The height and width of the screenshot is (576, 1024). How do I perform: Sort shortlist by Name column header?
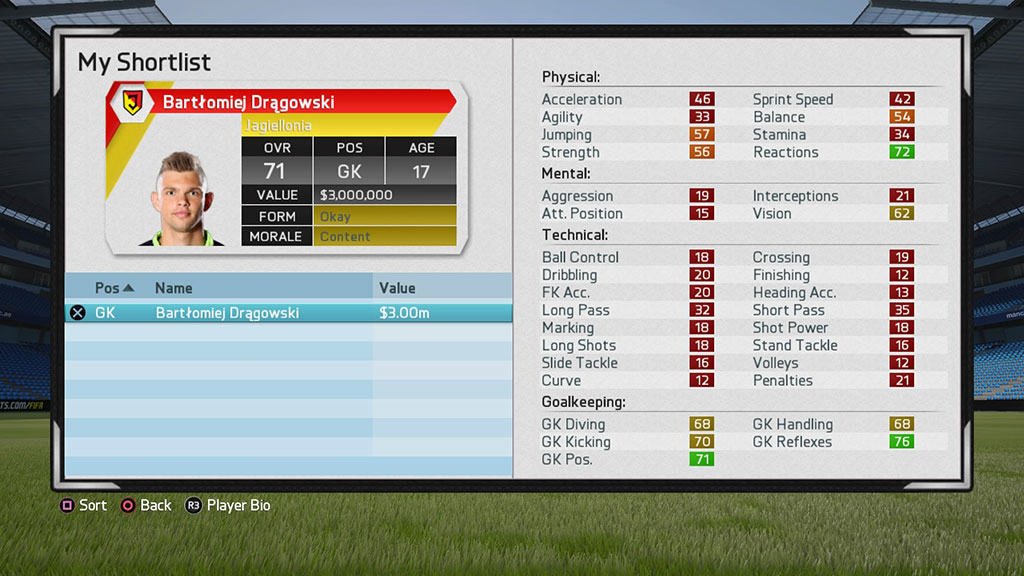(x=174, y=288)
